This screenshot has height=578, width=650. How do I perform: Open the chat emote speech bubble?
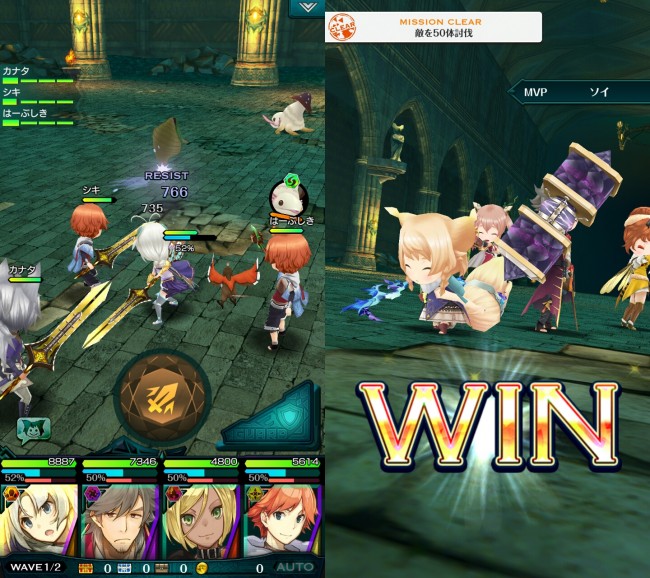tap(33, 427)
